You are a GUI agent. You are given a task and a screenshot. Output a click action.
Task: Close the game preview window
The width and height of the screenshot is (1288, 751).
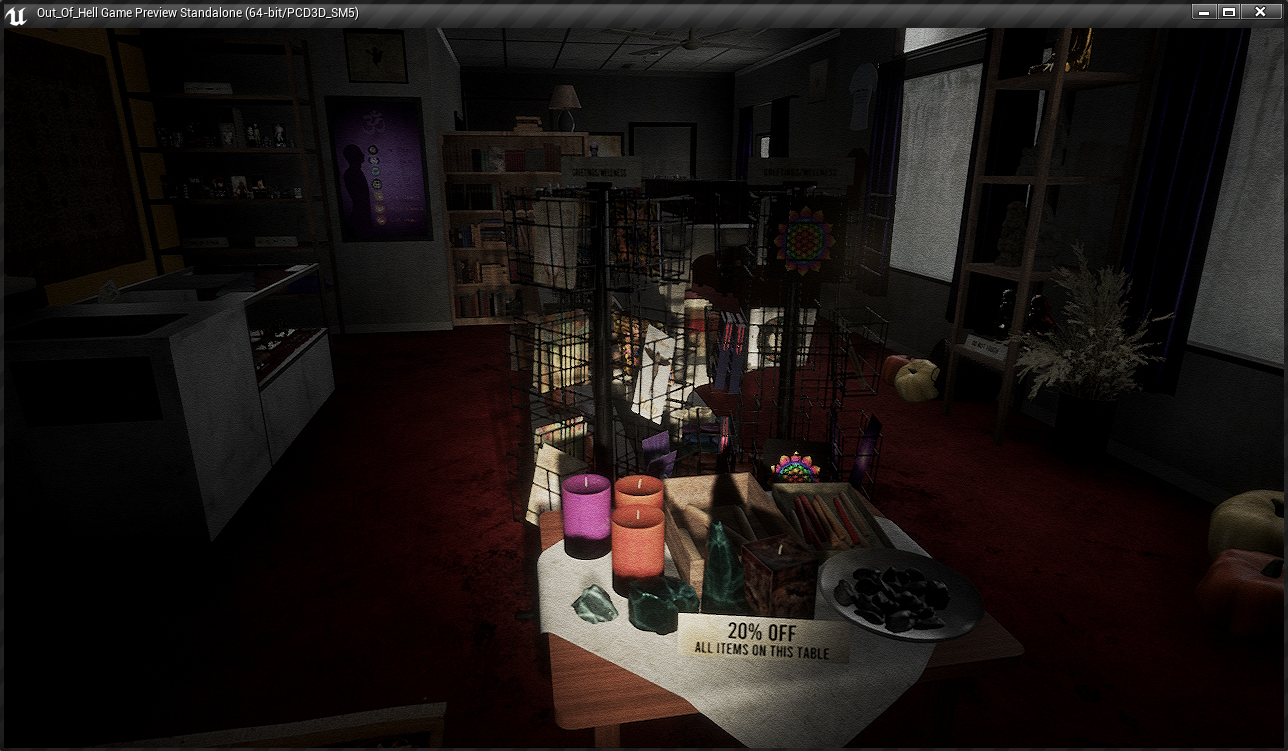click(x=1264, y=12)
